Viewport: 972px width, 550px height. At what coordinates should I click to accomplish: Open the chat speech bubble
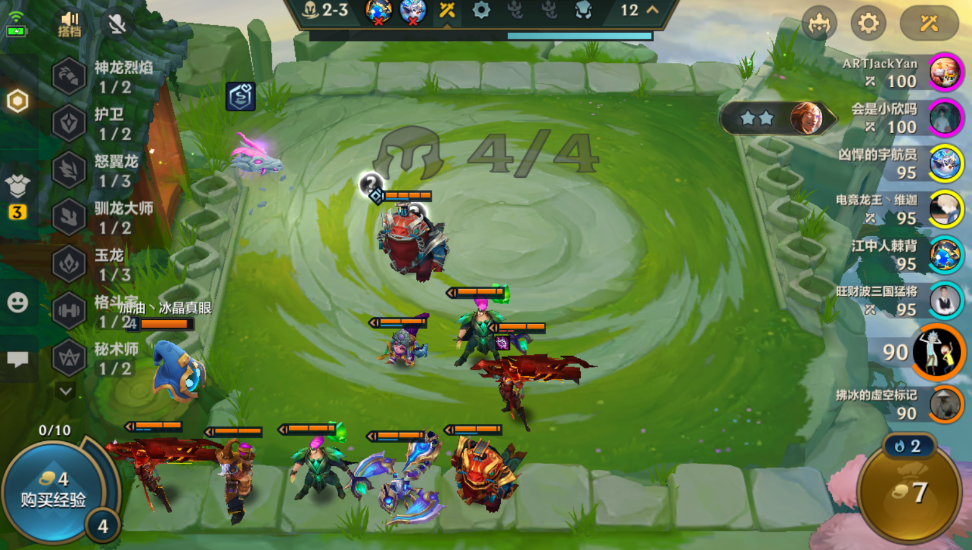[x=17, y=359]
